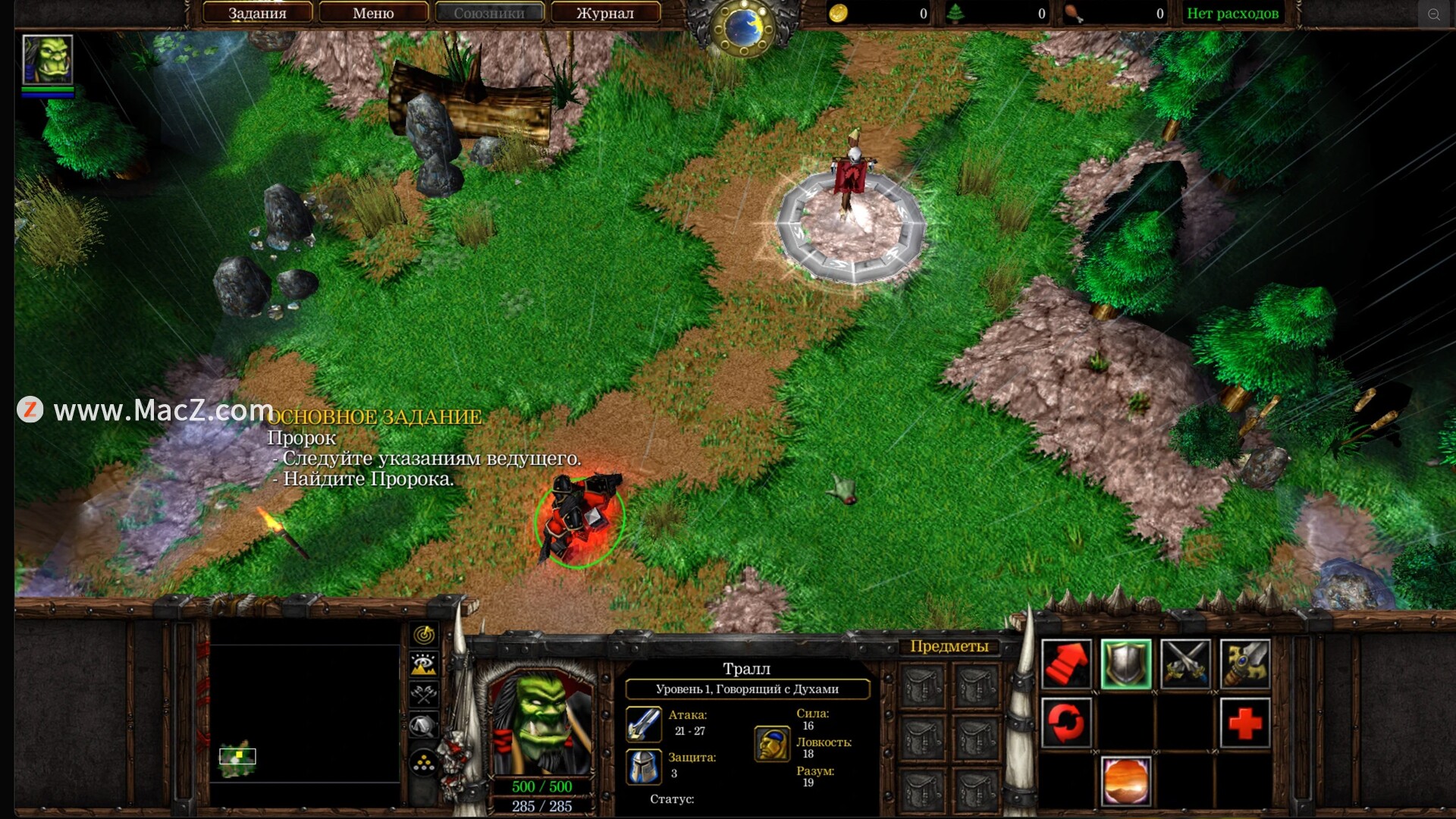Click the Нет расходов upkeep indicator
Image resolution: width=1456 pixels, height=819 pixels.
click(x=1232, y=13)
